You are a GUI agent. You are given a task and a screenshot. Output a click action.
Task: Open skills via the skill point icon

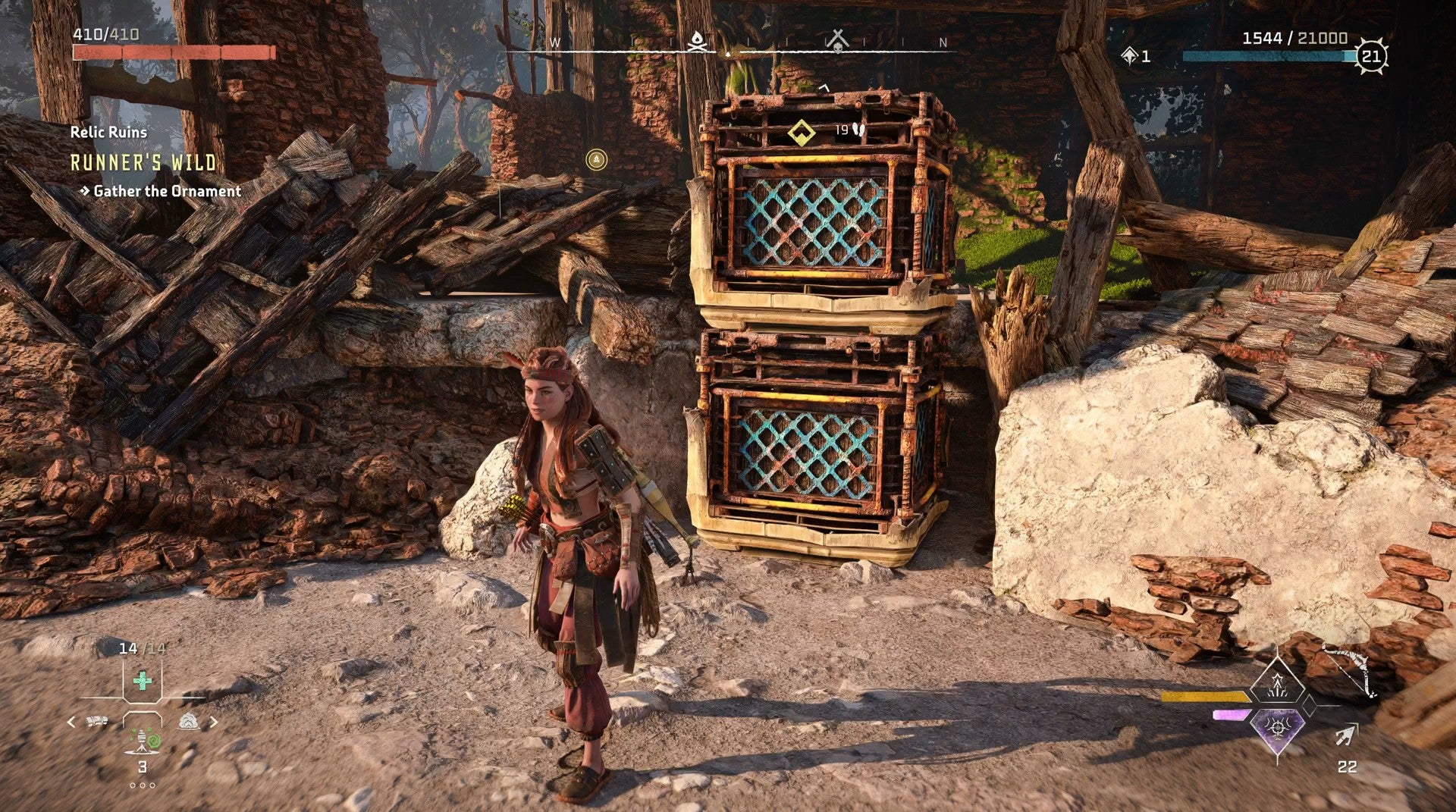[1130, 55]
